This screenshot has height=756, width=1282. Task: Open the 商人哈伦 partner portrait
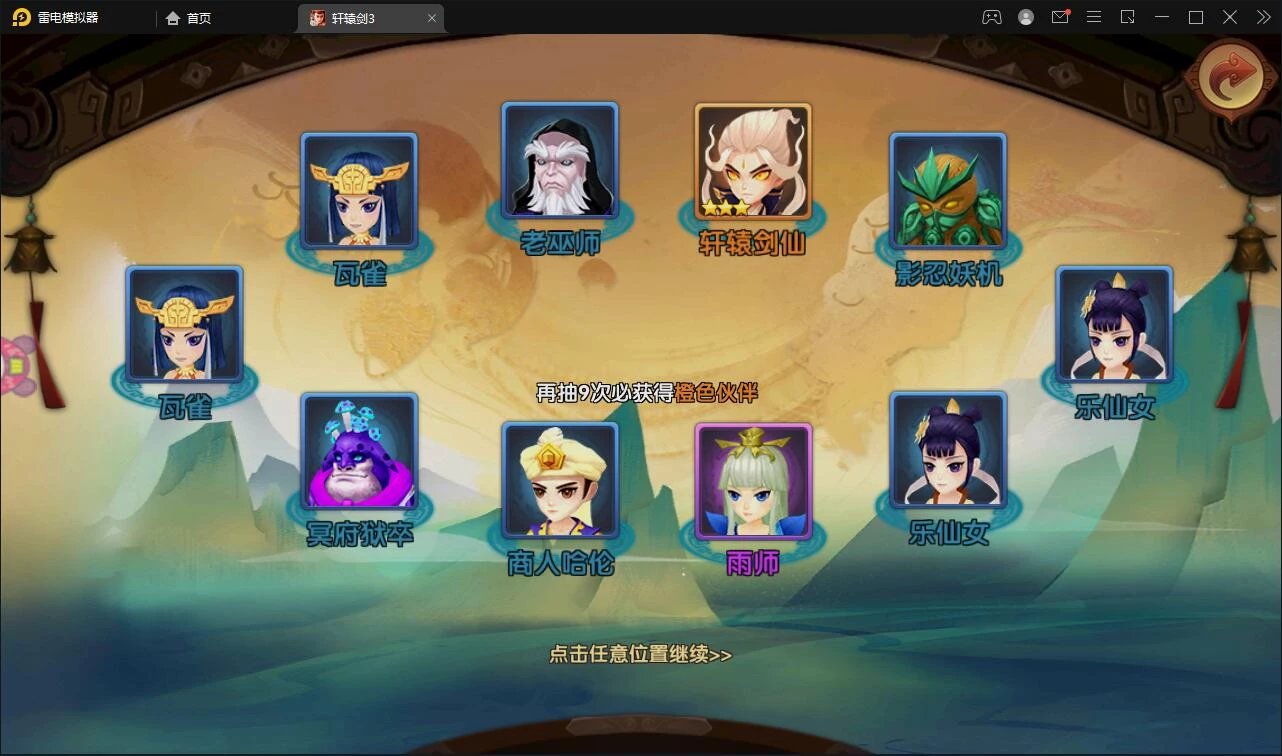click(560, 480)
